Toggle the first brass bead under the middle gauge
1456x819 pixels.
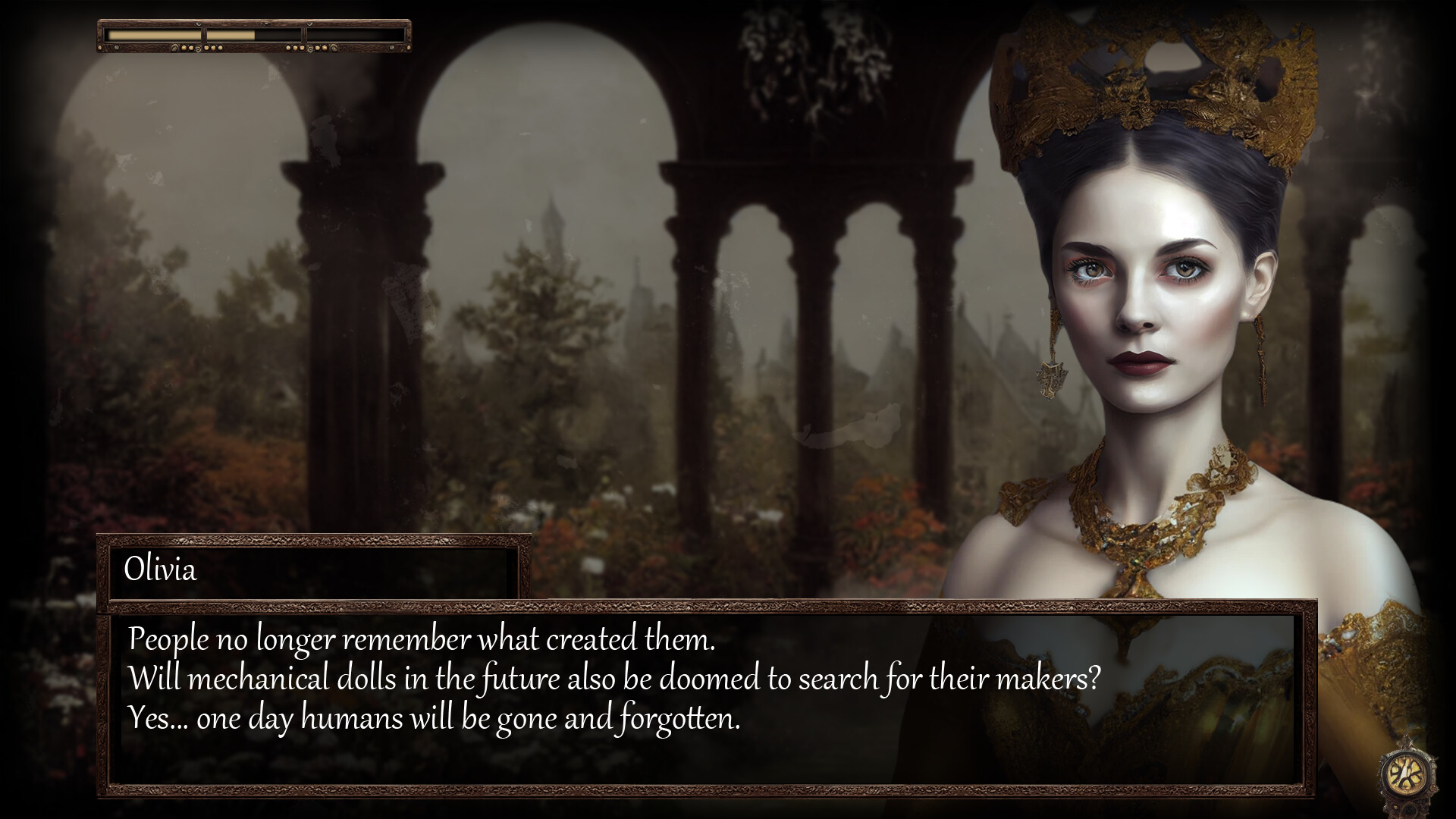tap(288, 47)
